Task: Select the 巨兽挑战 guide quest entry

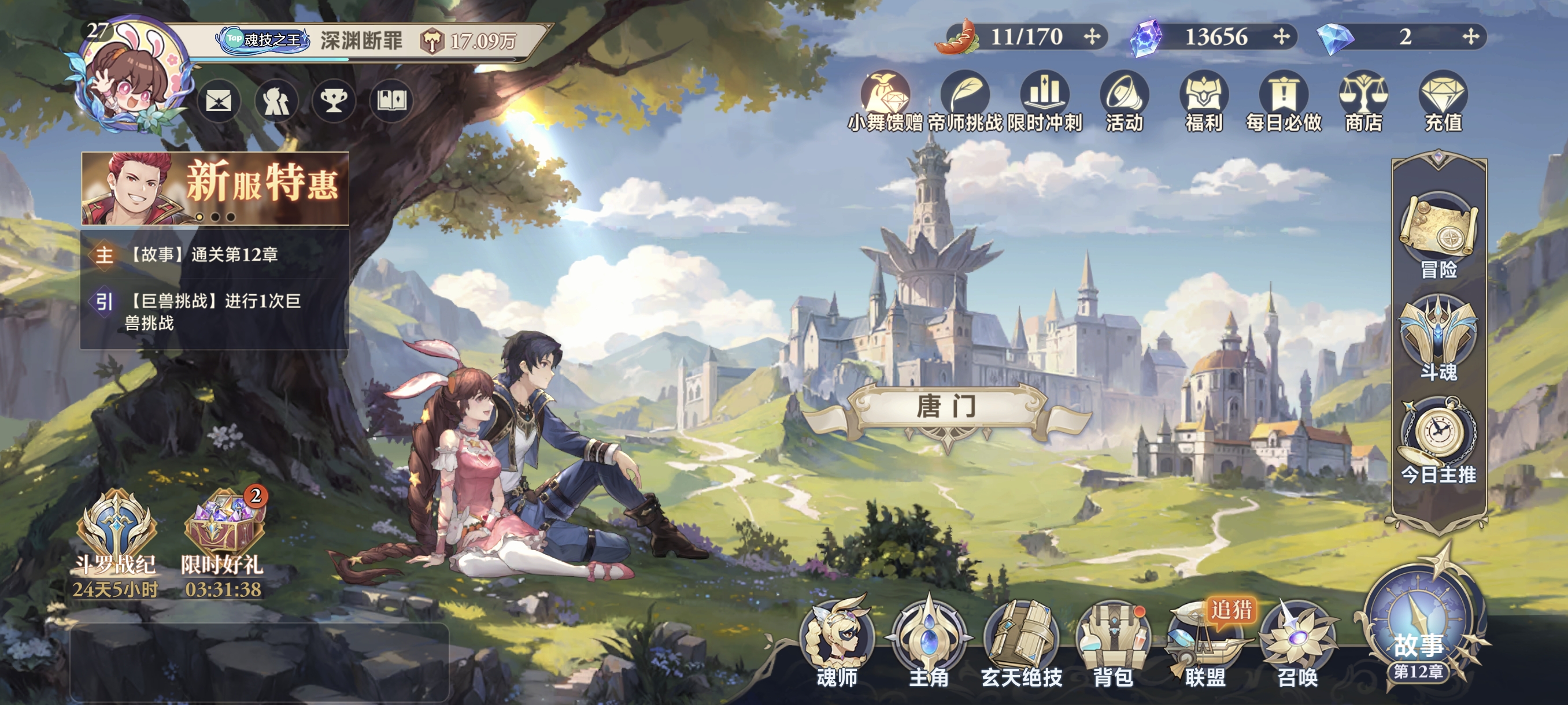Action: click(x=215, y=311)
